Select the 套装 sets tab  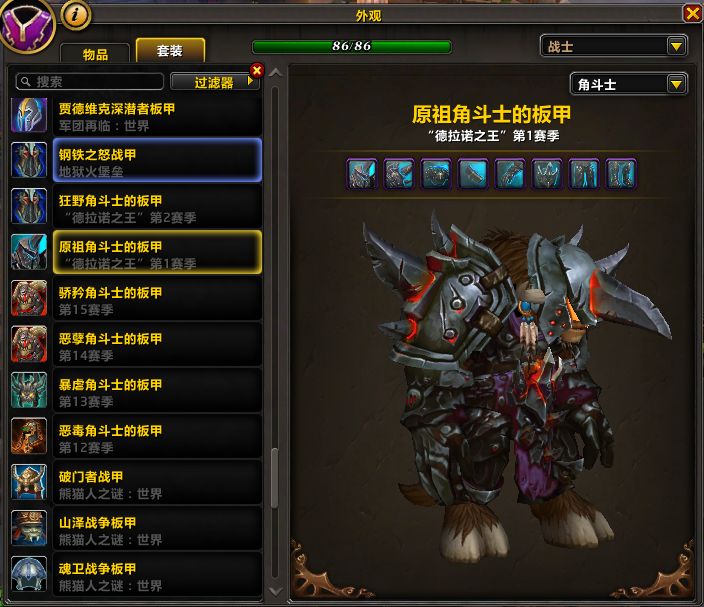[170, 51]
